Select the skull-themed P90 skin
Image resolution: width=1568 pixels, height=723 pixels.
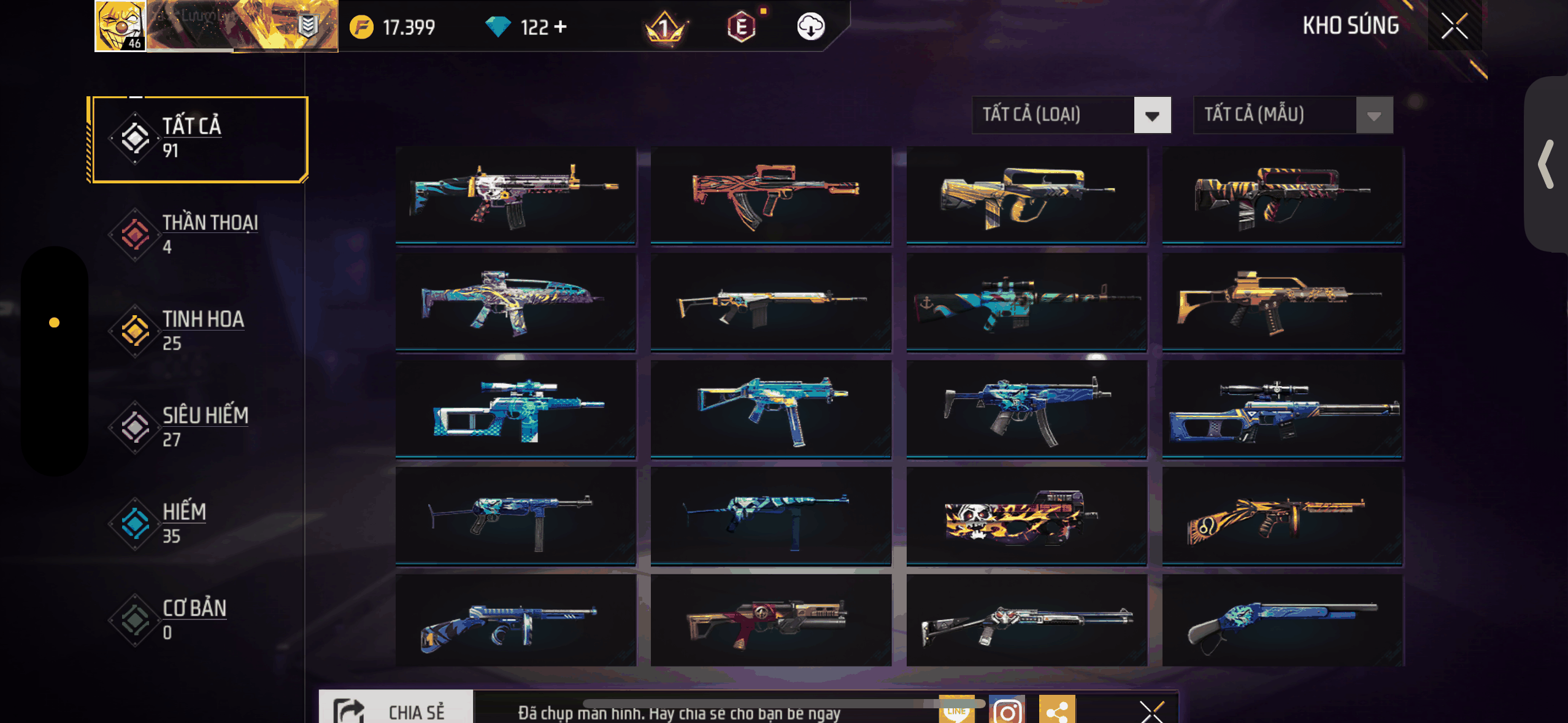[x=1026, y=516]
